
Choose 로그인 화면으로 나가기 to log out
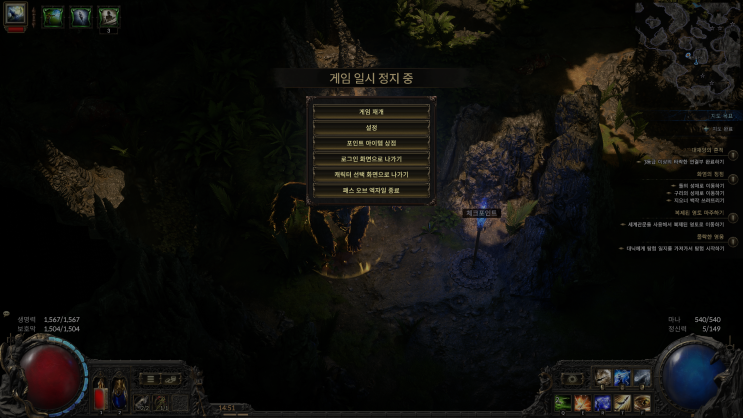pos(371,158)
